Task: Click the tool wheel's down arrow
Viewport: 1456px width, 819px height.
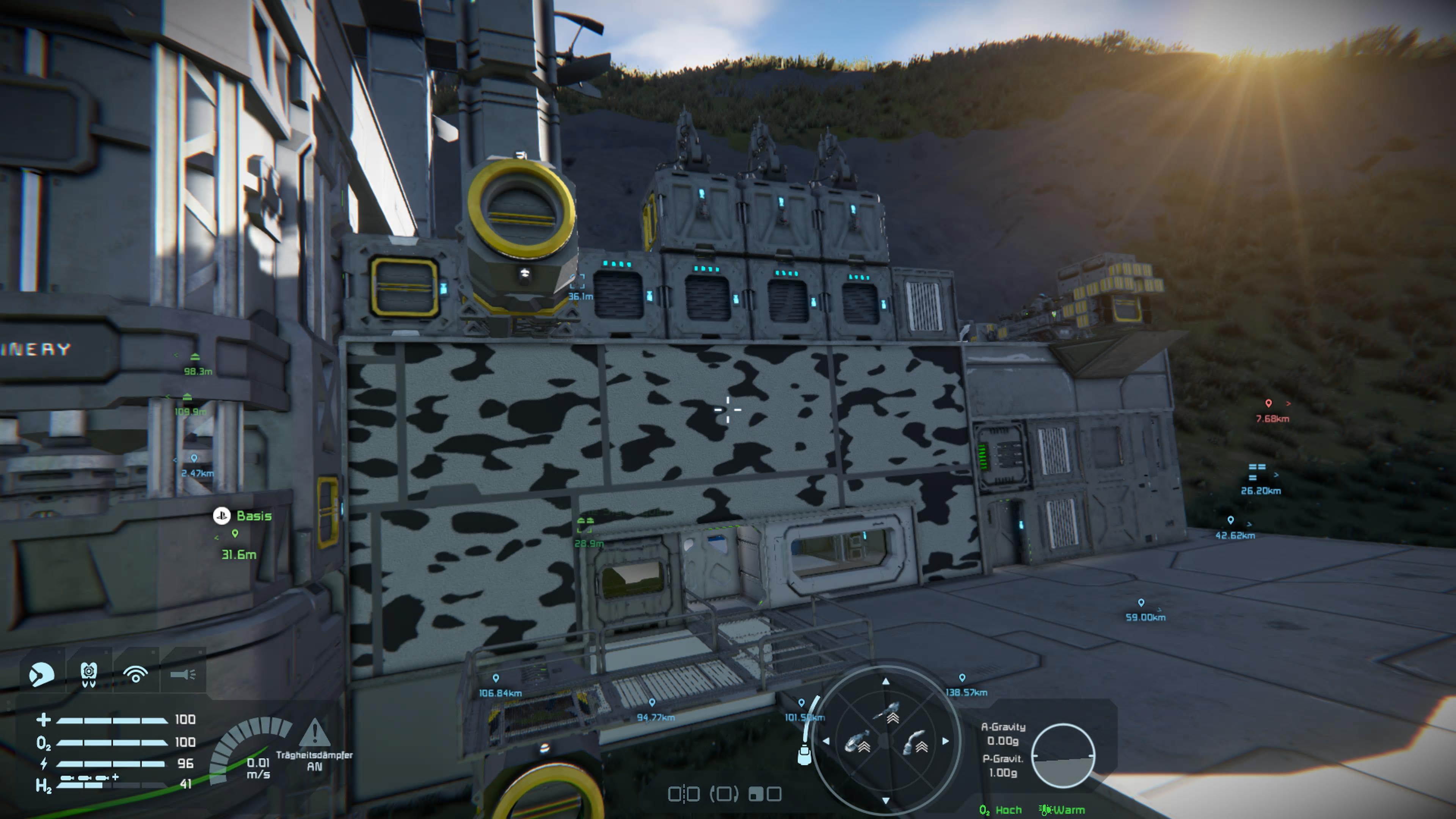Action: pos(886,800)
